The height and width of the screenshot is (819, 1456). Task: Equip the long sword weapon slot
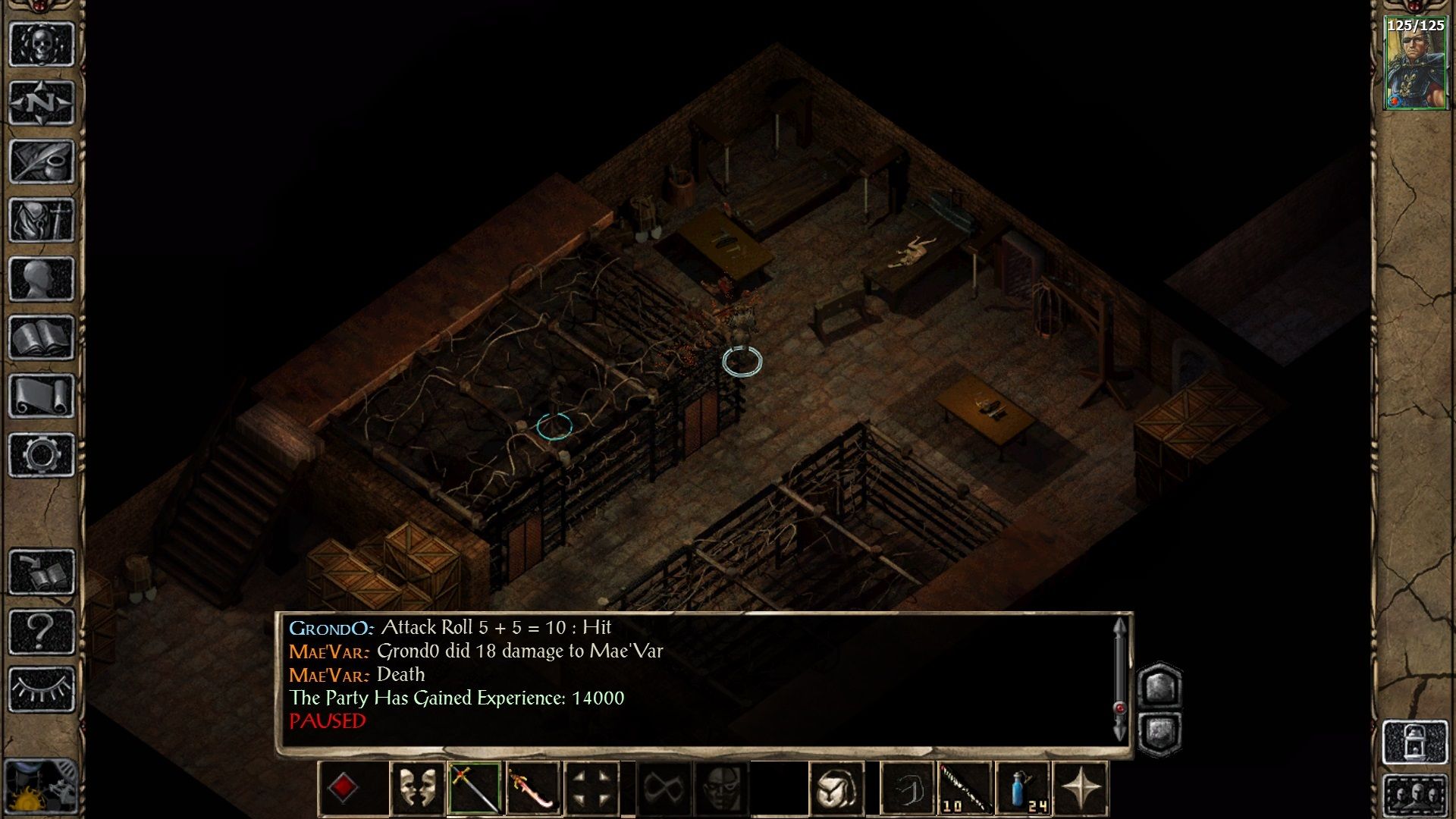point(475,788)
